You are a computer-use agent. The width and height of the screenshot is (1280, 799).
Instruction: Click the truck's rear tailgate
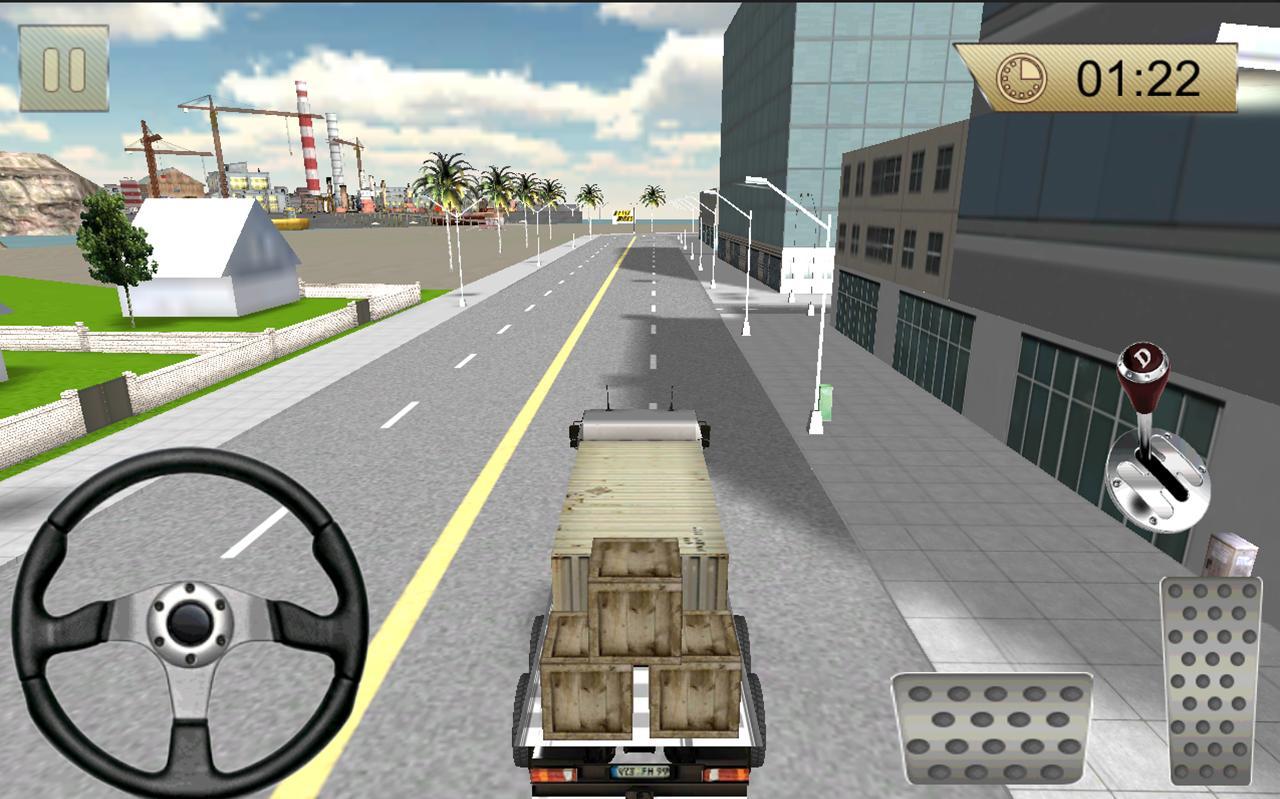(640, 740)
